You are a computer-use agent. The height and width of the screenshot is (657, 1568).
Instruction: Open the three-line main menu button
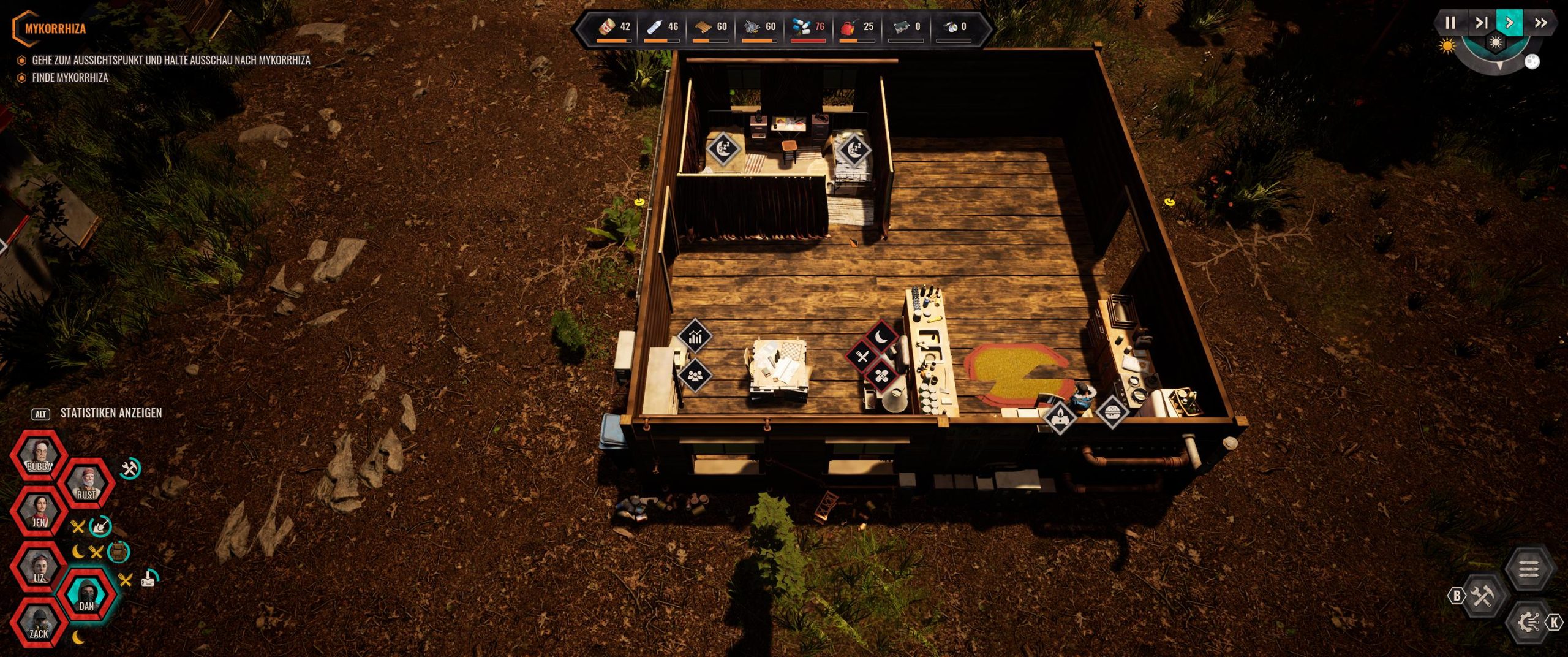[x=1529, y=569]
